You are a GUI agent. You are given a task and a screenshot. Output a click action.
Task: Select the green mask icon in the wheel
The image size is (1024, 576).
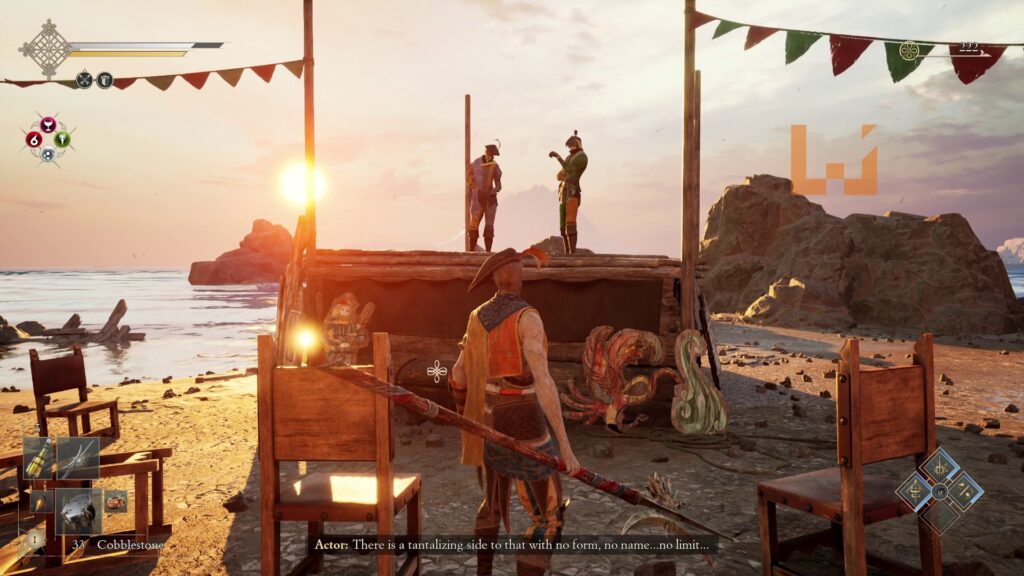(62, 139)
